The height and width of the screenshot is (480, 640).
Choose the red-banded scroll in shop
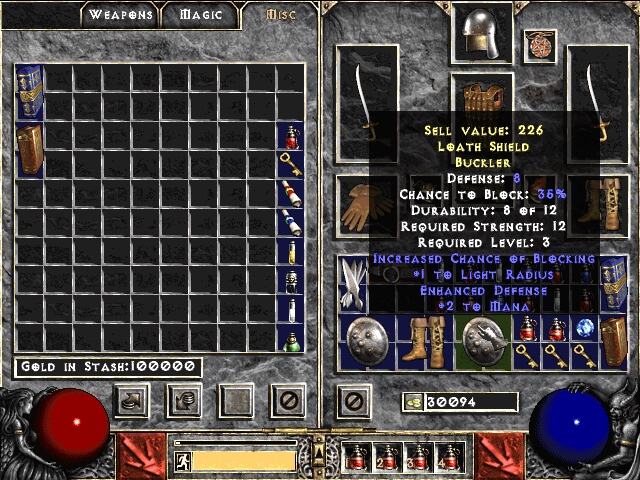click(290, 193)
